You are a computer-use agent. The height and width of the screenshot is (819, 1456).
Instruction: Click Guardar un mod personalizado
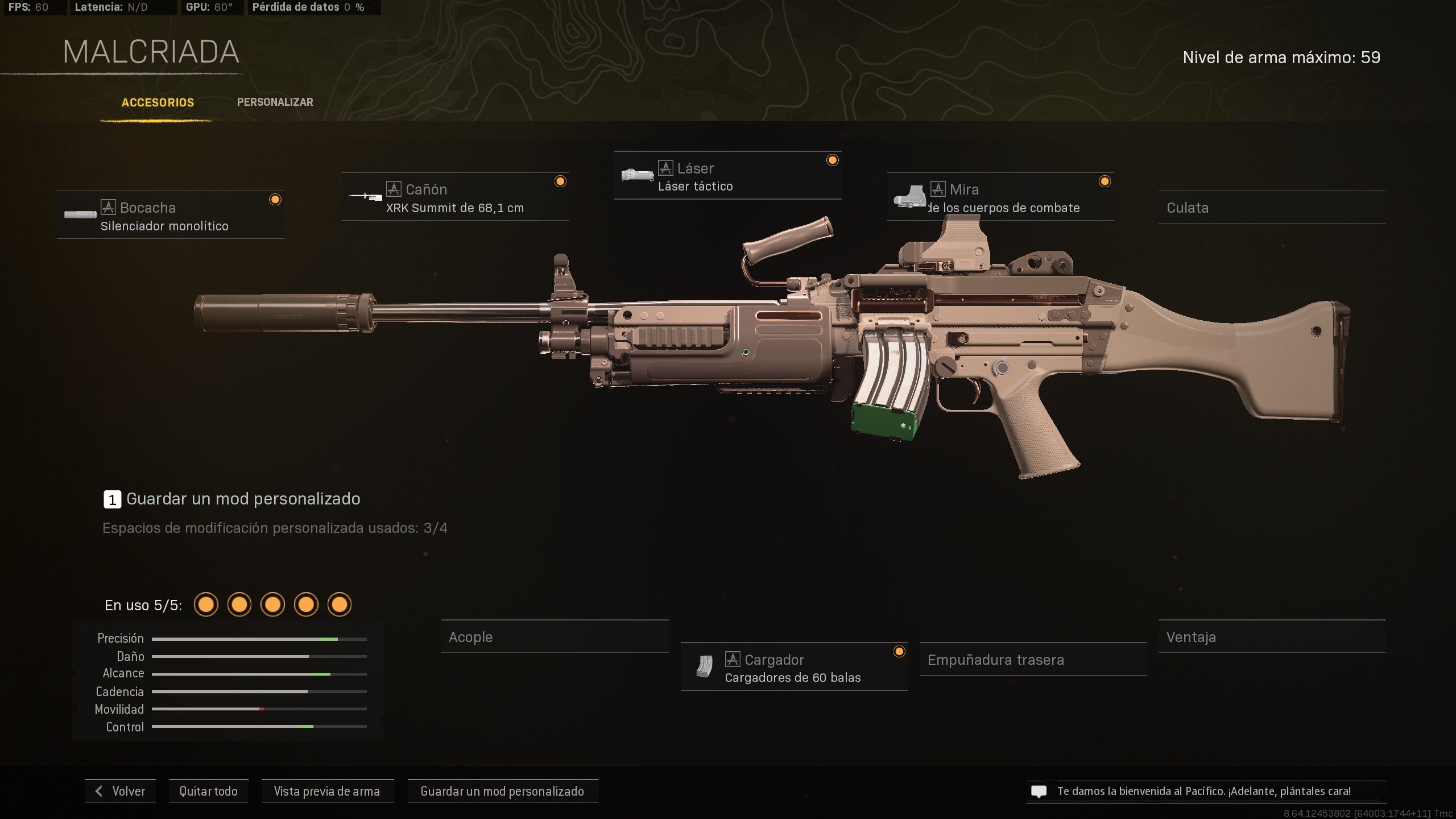[502, 791]
